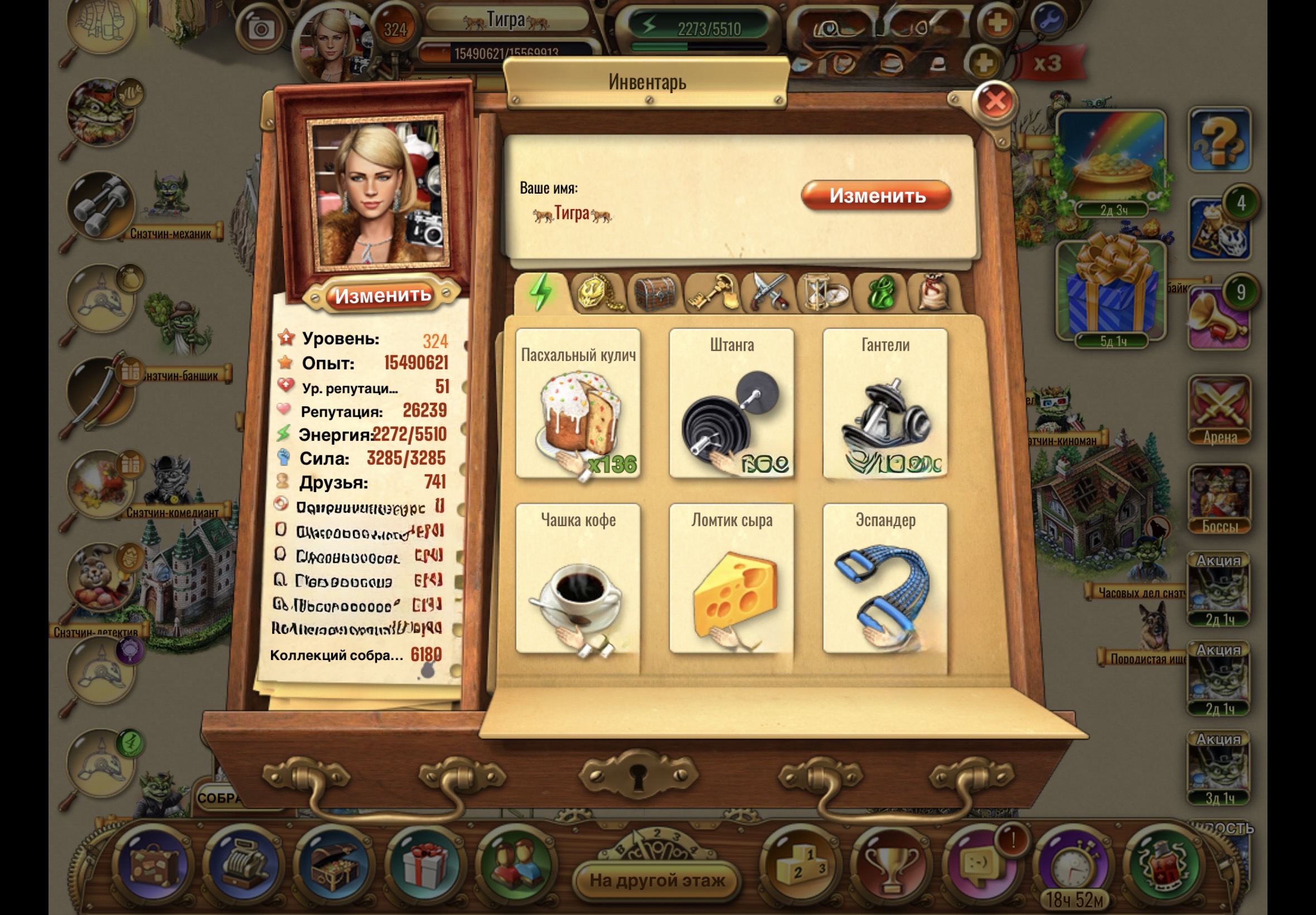Pick the Ломтик сыра cheese item

coord(732,579)
